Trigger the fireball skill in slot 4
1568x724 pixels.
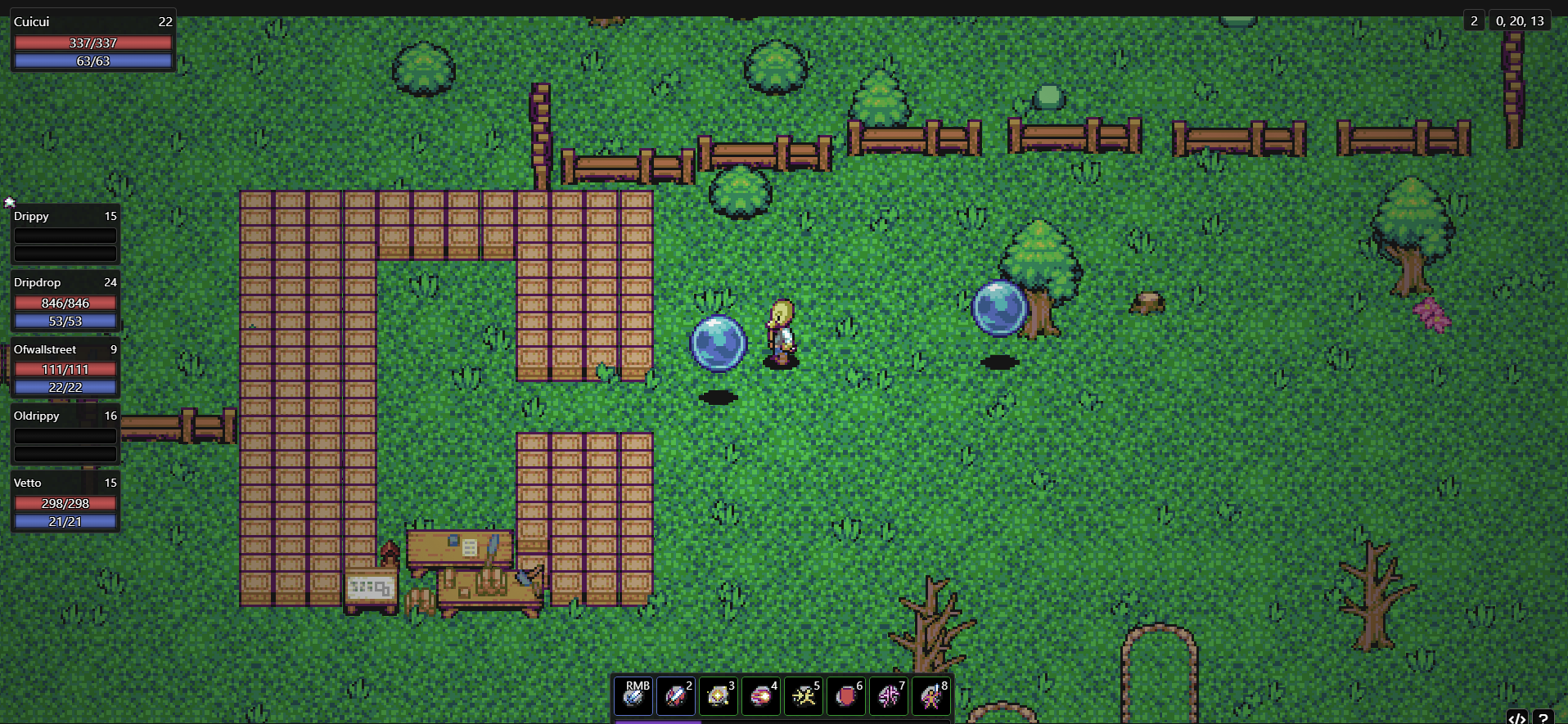(x=761, y=696)
